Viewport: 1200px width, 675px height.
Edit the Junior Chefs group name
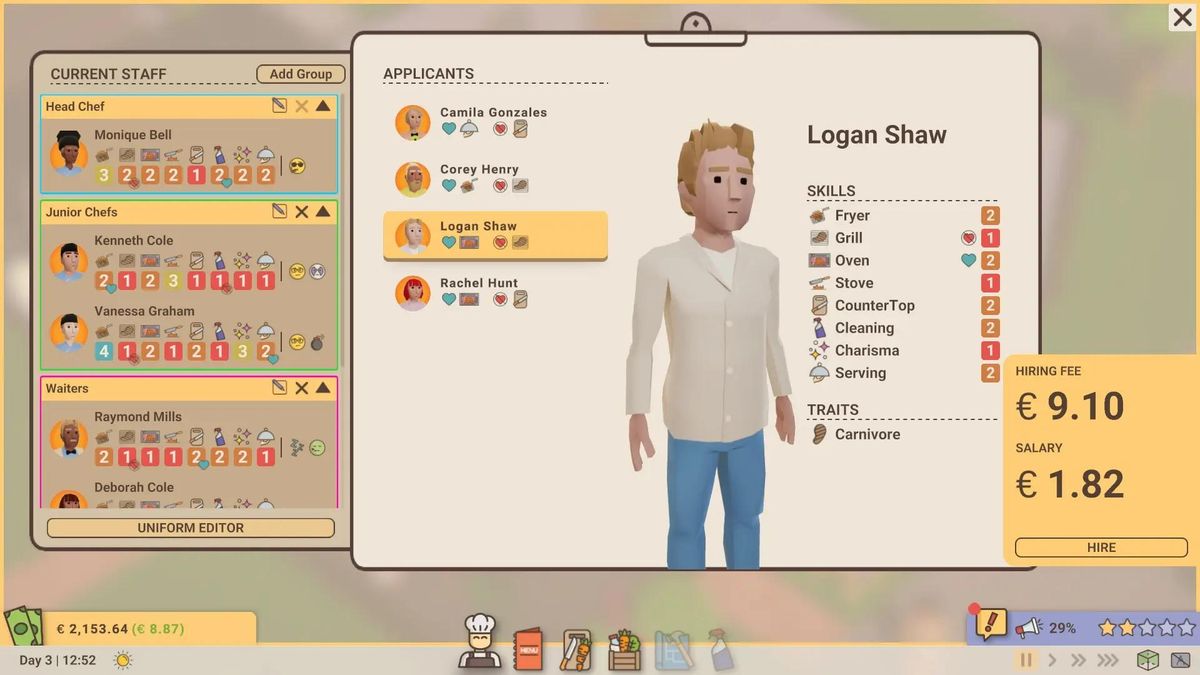[x=280, y=212]
